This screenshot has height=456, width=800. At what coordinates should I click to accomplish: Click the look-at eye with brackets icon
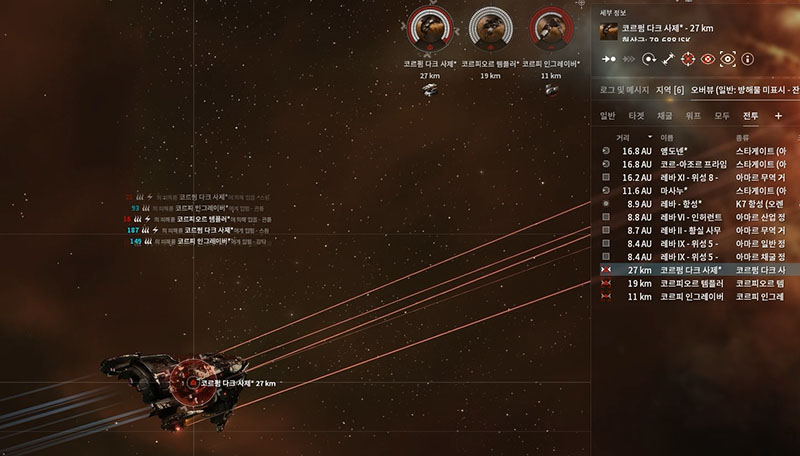pos(728,59)
